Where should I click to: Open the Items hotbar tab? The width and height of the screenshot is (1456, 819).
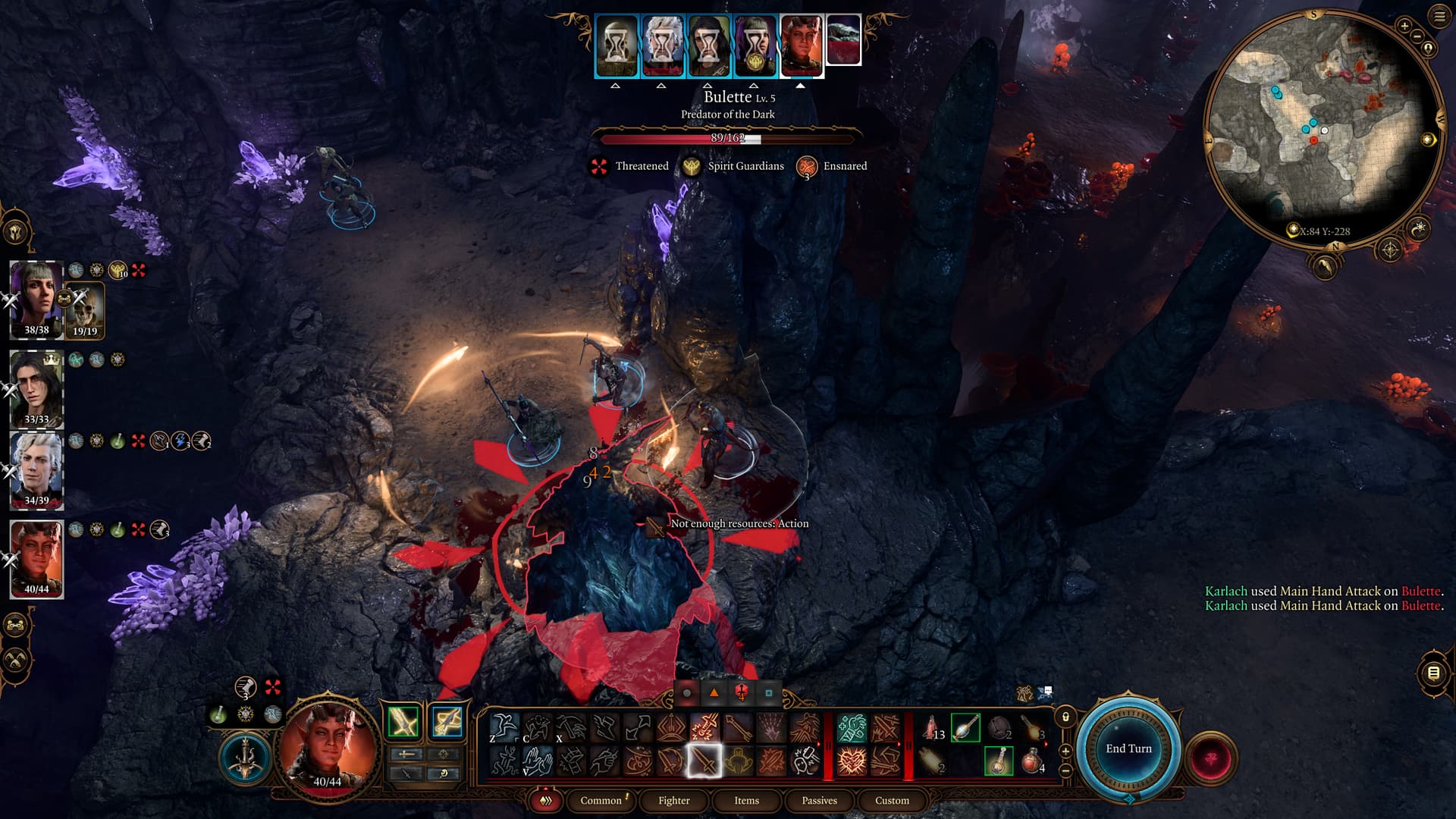[x=746, y=800]
